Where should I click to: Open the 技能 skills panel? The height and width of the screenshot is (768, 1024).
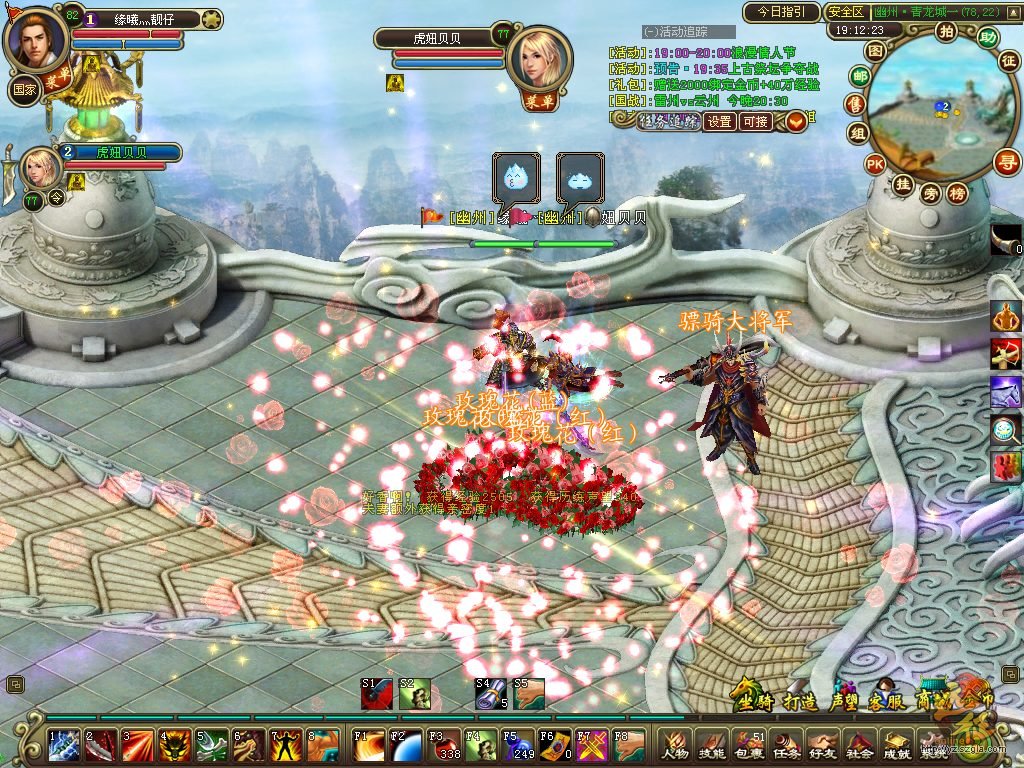pos(712,745)
